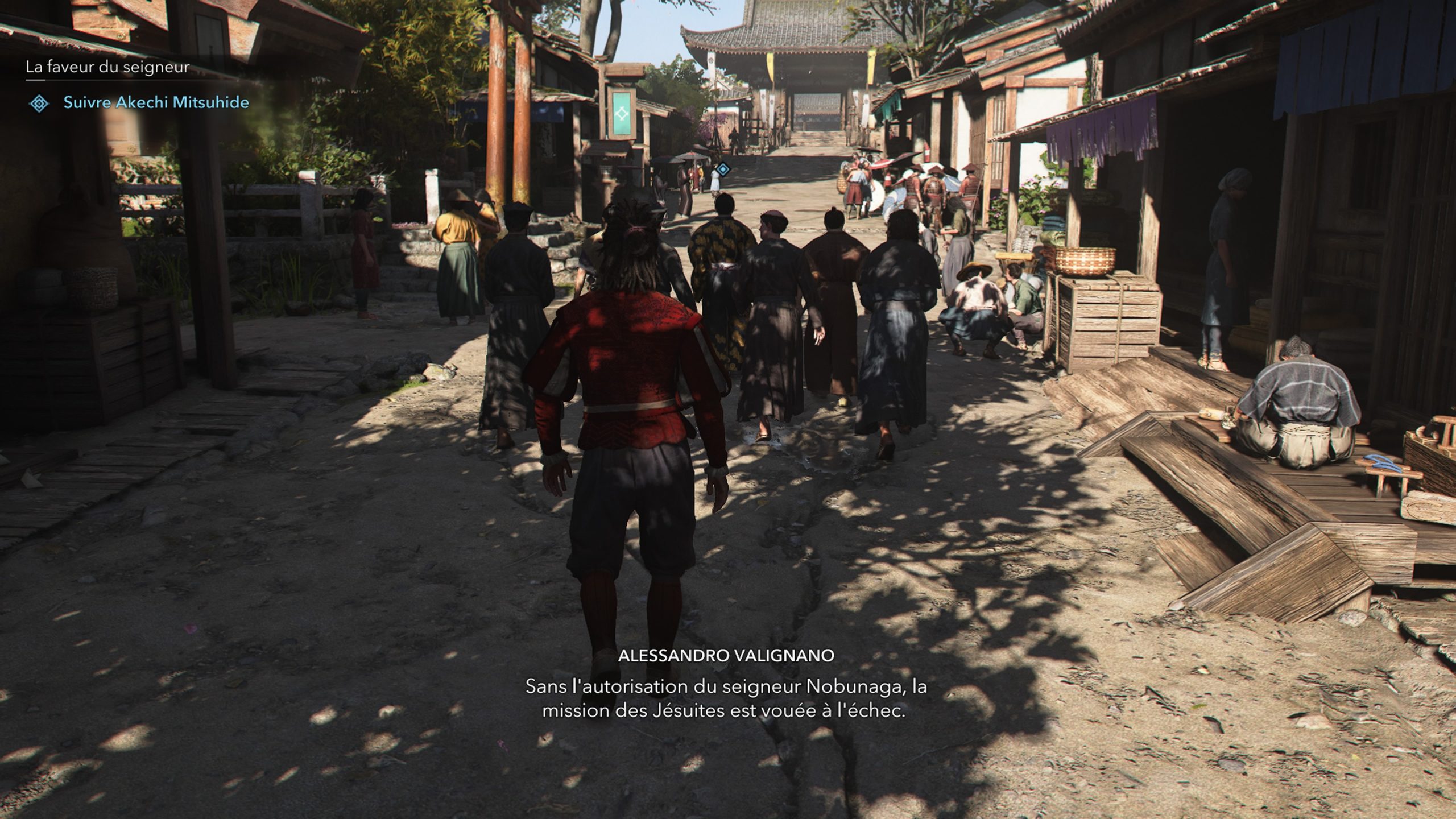Click the blue objective marker in the street
1456x819 pixels.
pyautogui.click(x=723, y=169)
